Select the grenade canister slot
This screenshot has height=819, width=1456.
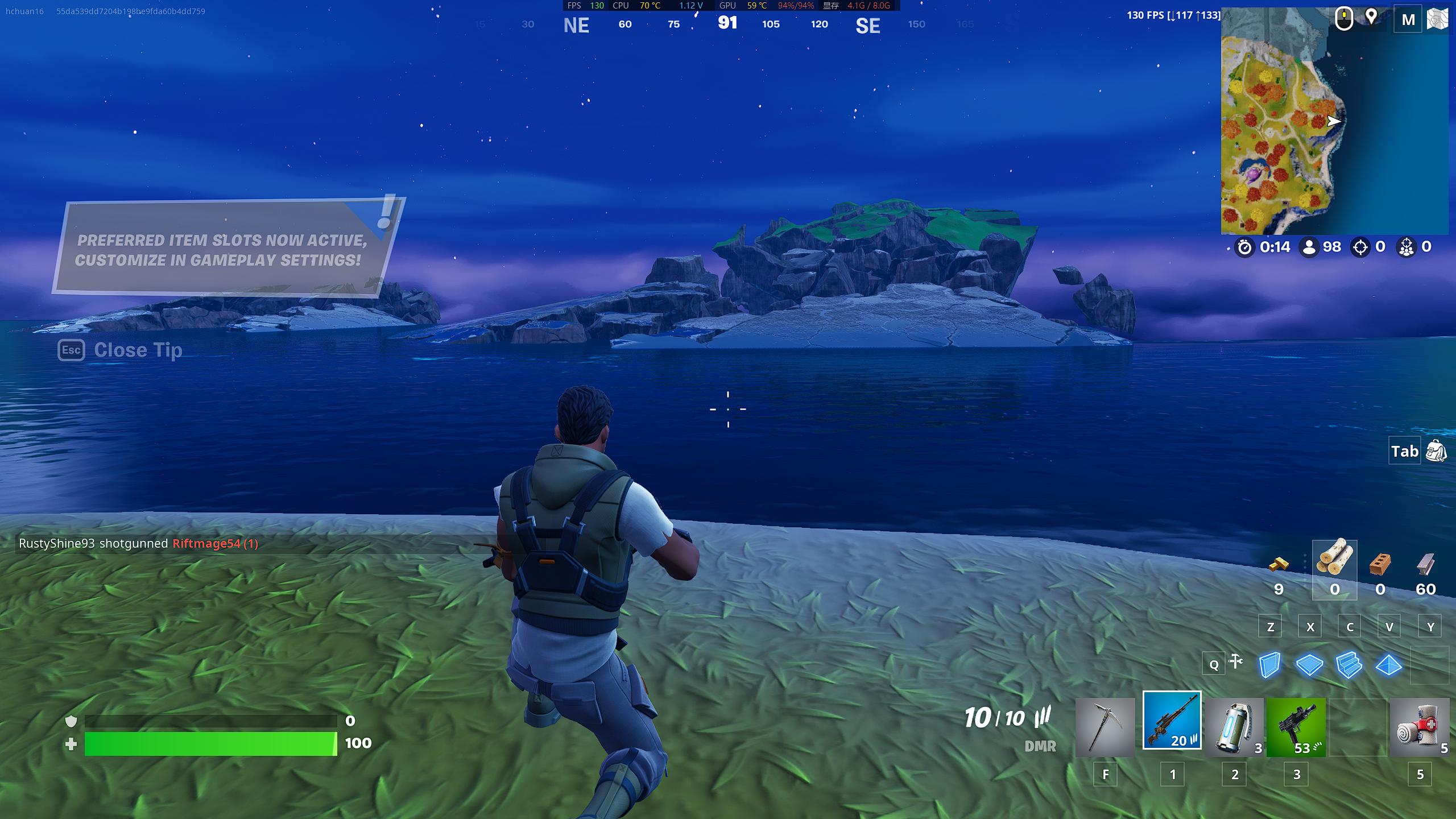click(1234, 727)
